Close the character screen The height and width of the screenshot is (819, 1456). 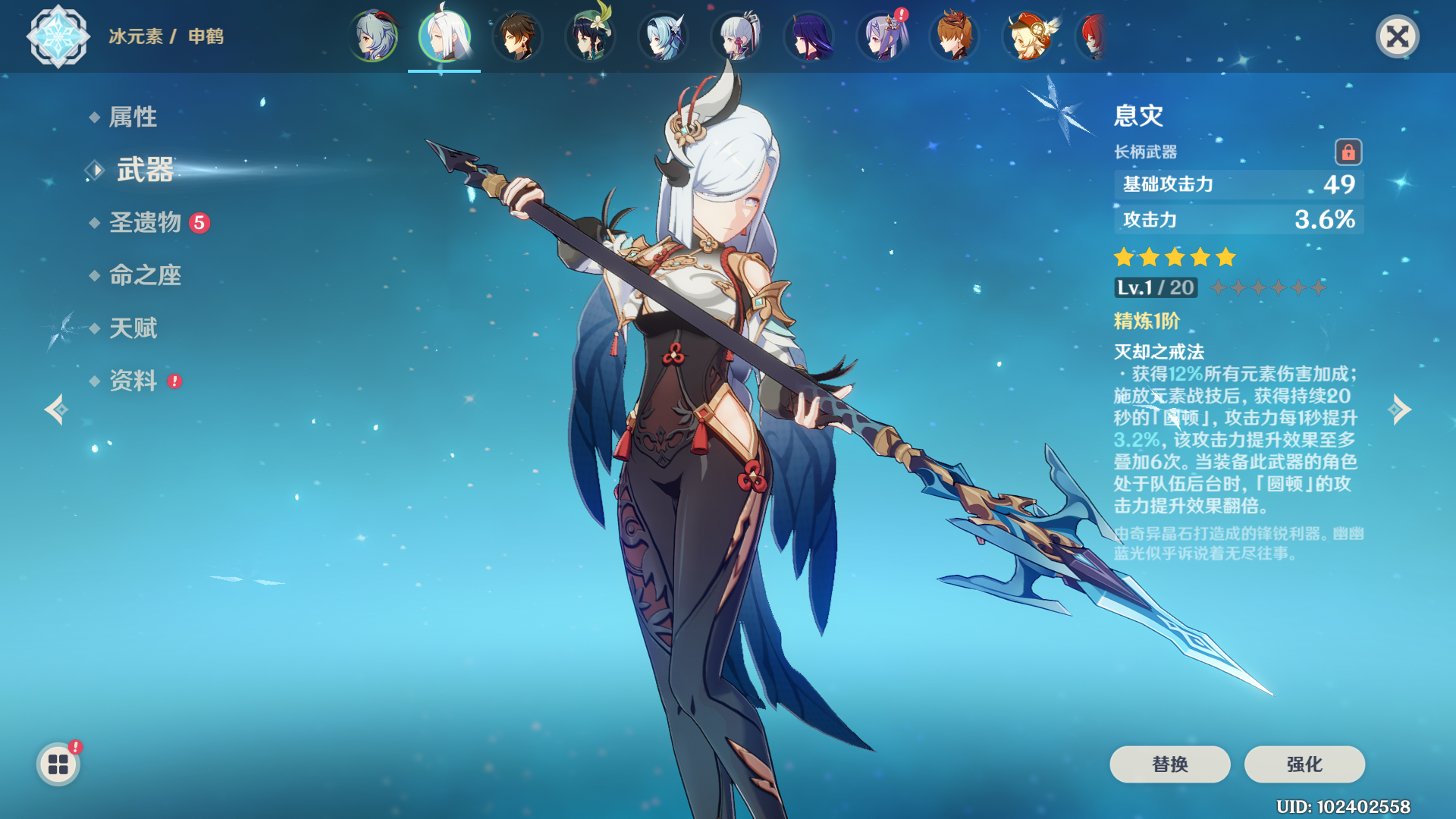(x=1397, y=36)
